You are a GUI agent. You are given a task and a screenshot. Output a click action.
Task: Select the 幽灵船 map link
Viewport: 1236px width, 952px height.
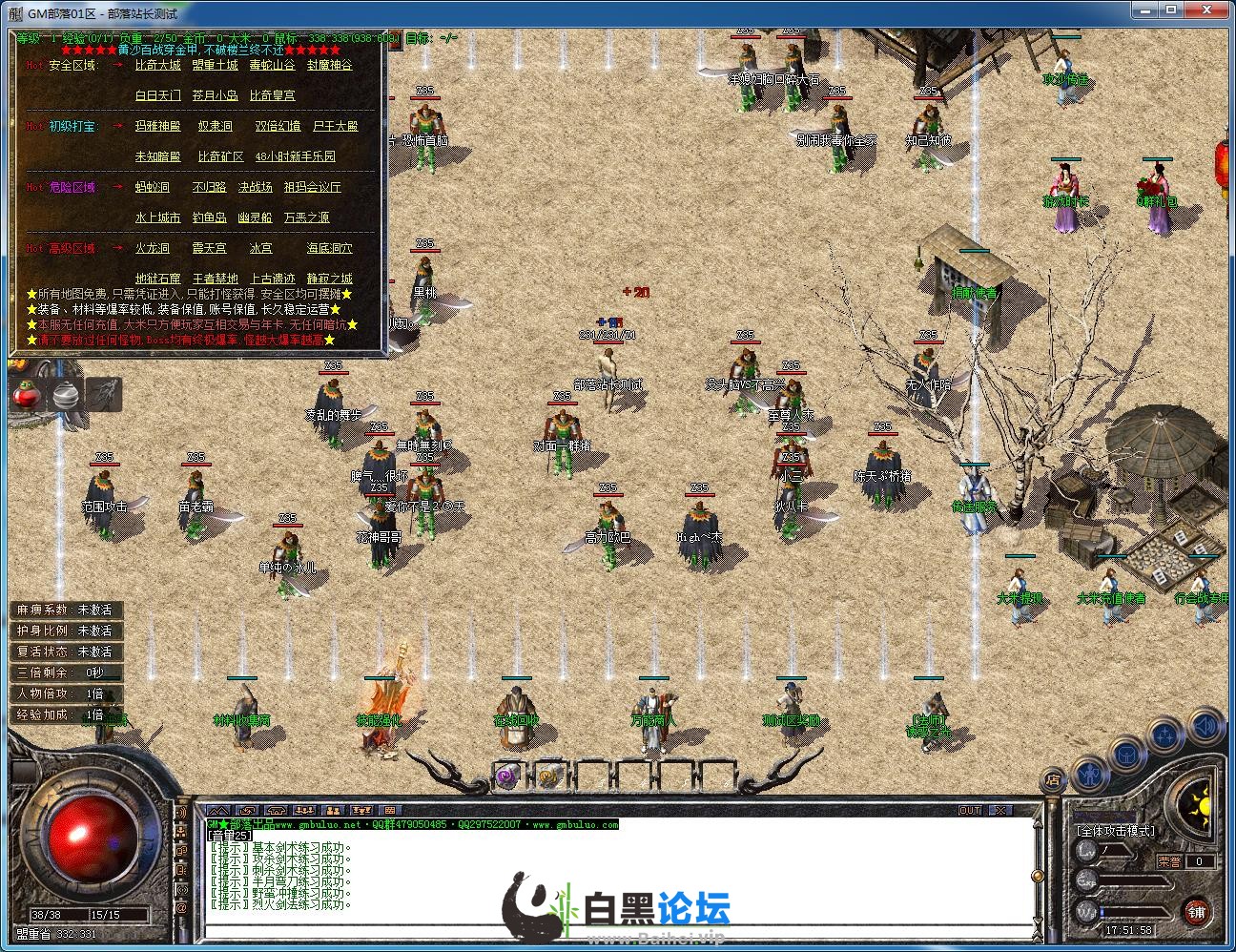pos(255,218)
